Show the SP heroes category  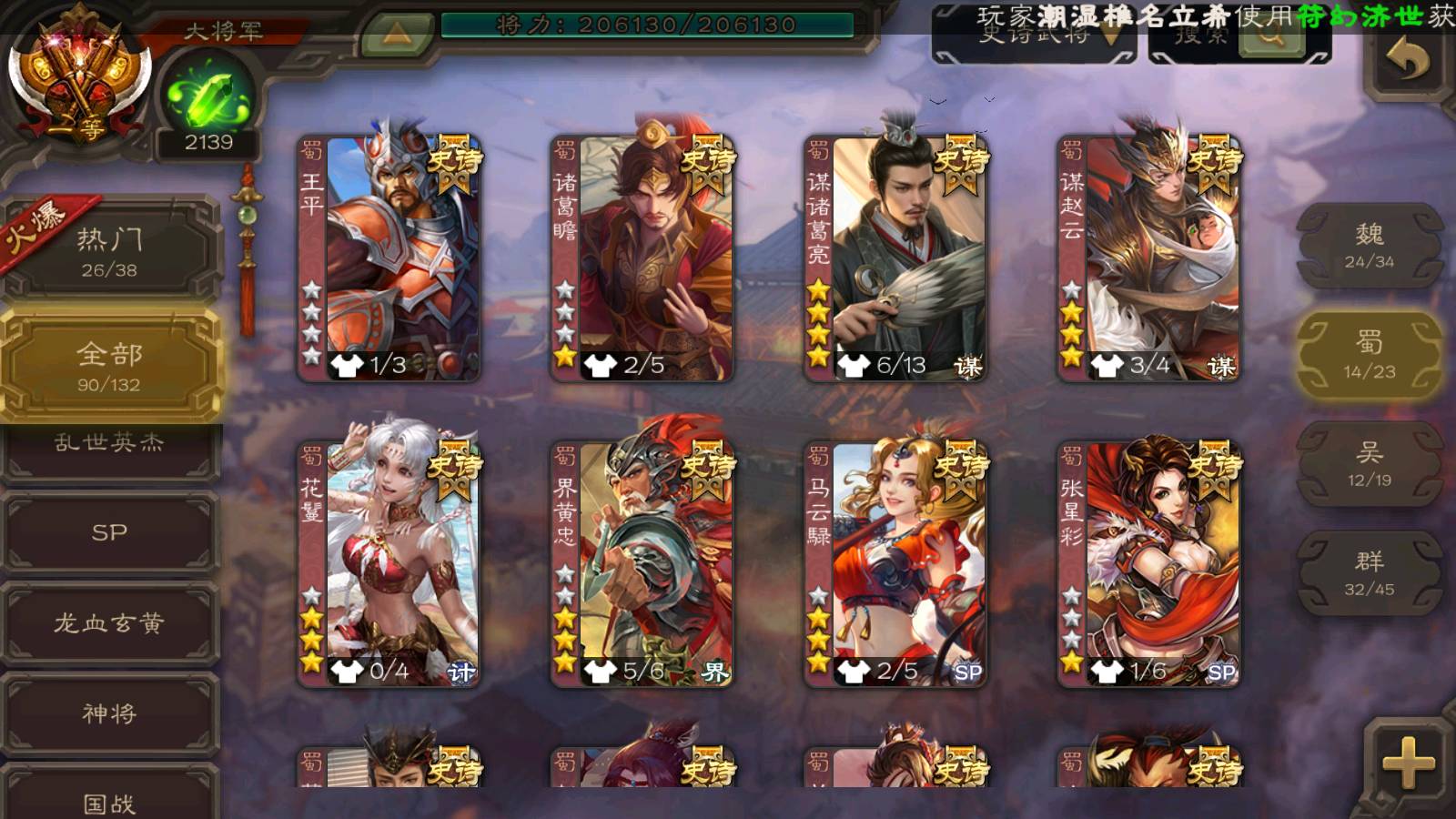point(109,532)
